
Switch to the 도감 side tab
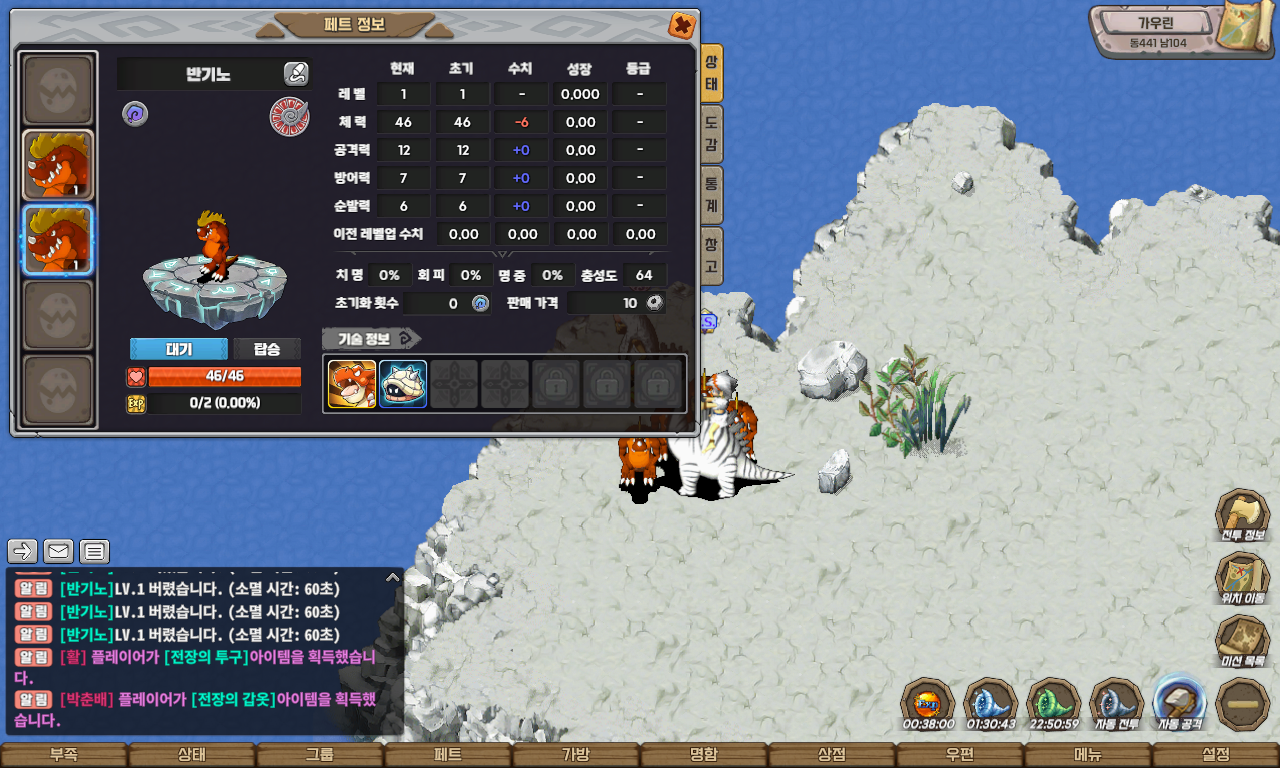[711, 134]
